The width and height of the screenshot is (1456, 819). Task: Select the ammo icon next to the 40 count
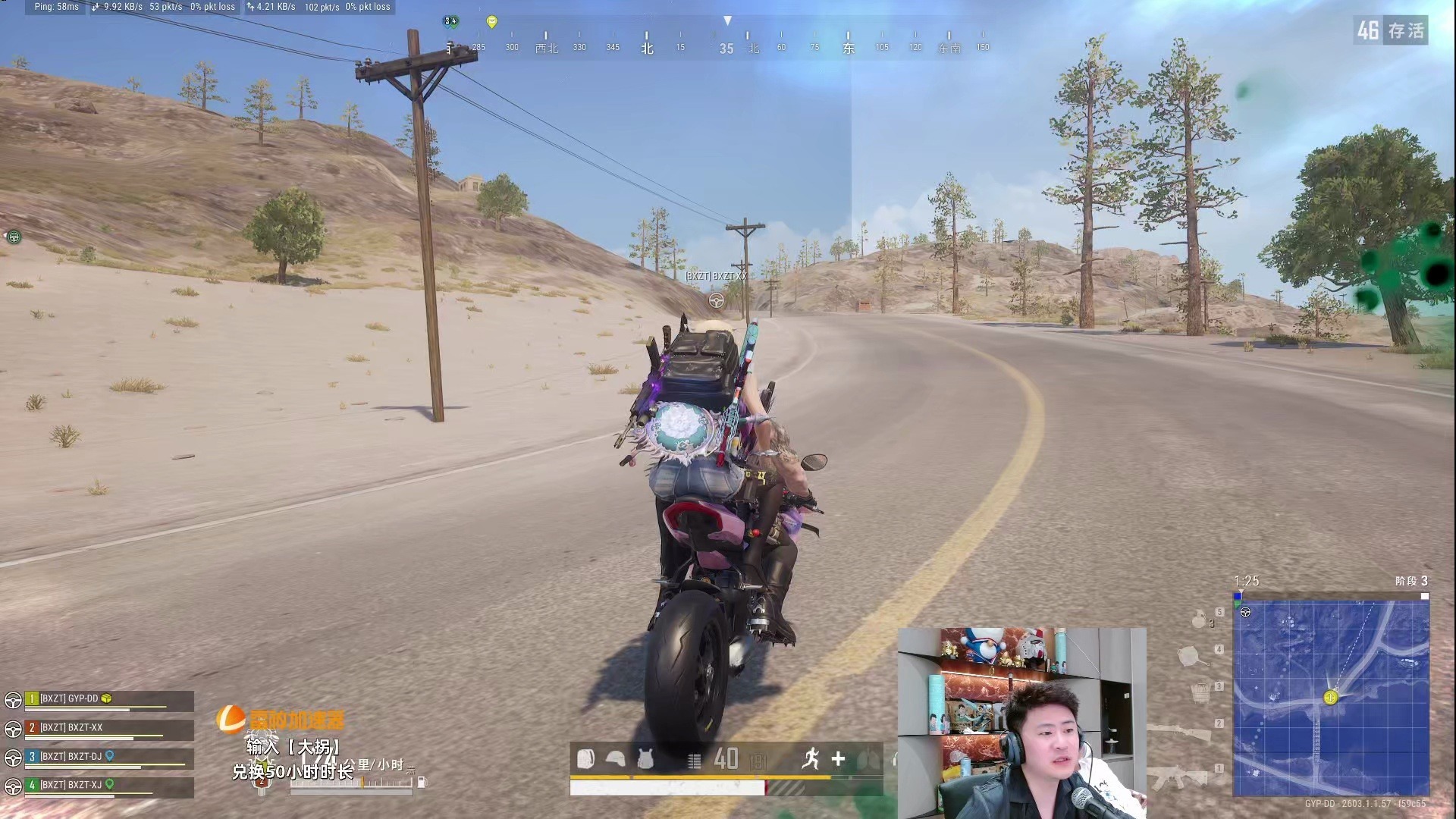[x=695, y=759]
